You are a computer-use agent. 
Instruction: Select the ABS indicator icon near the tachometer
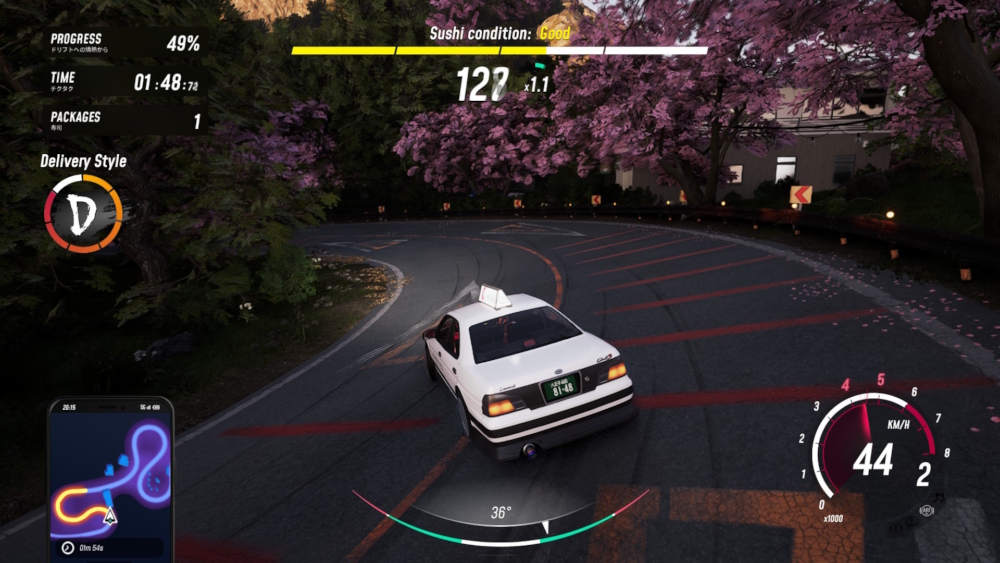926,511
